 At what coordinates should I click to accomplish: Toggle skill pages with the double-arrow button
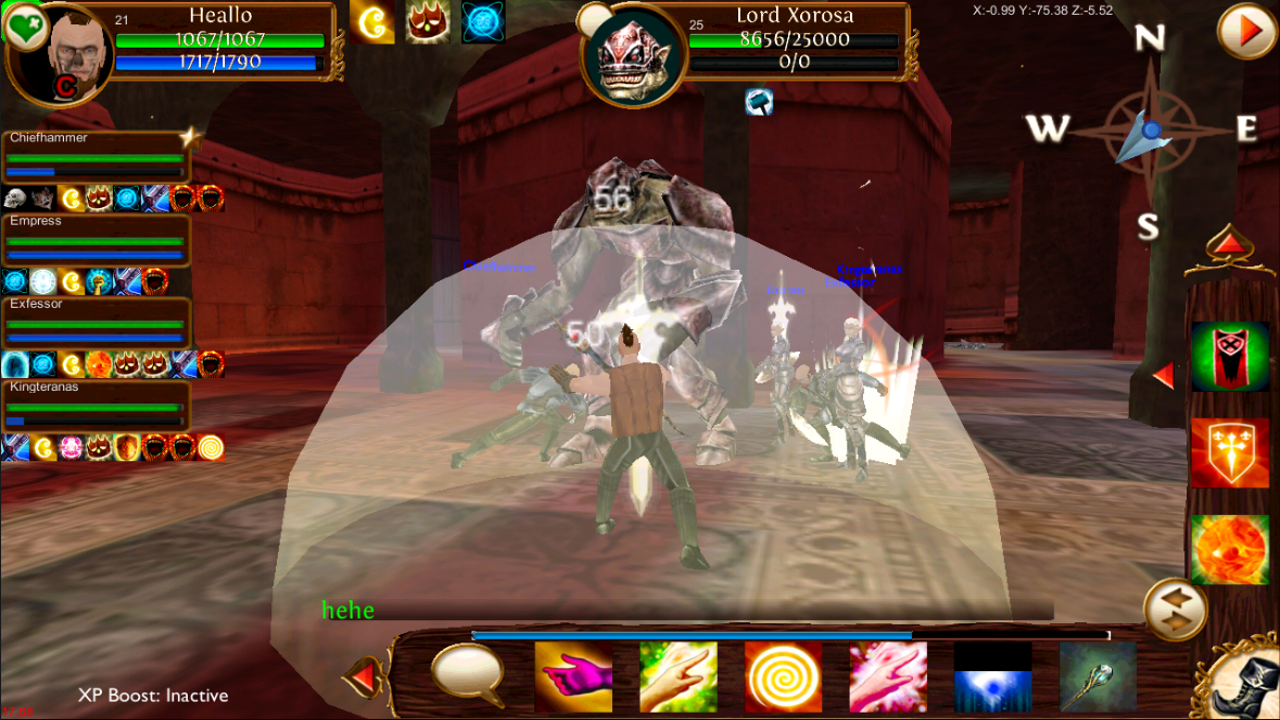(1175, 610)
